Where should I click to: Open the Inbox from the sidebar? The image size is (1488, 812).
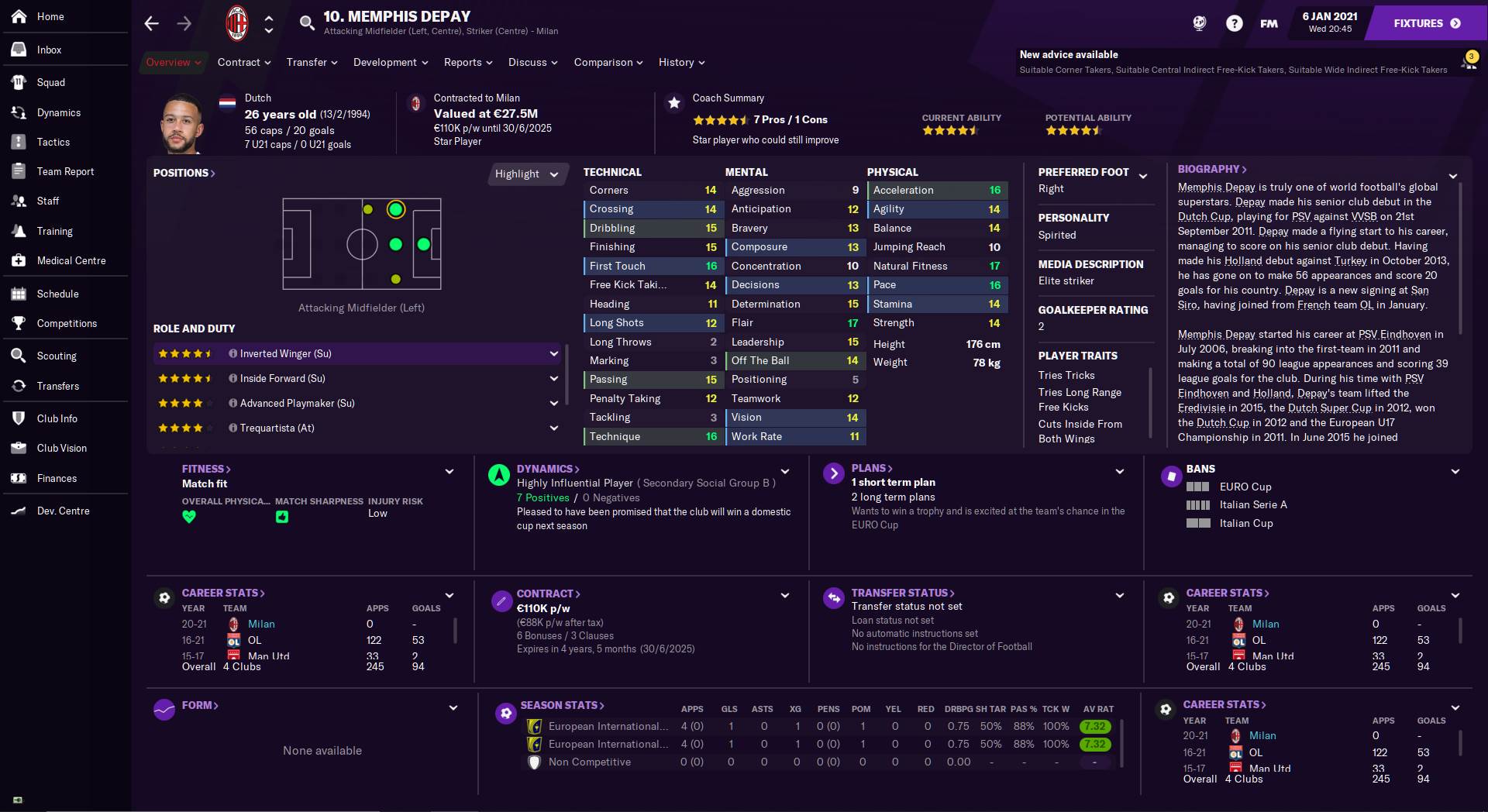coord(49,50)
